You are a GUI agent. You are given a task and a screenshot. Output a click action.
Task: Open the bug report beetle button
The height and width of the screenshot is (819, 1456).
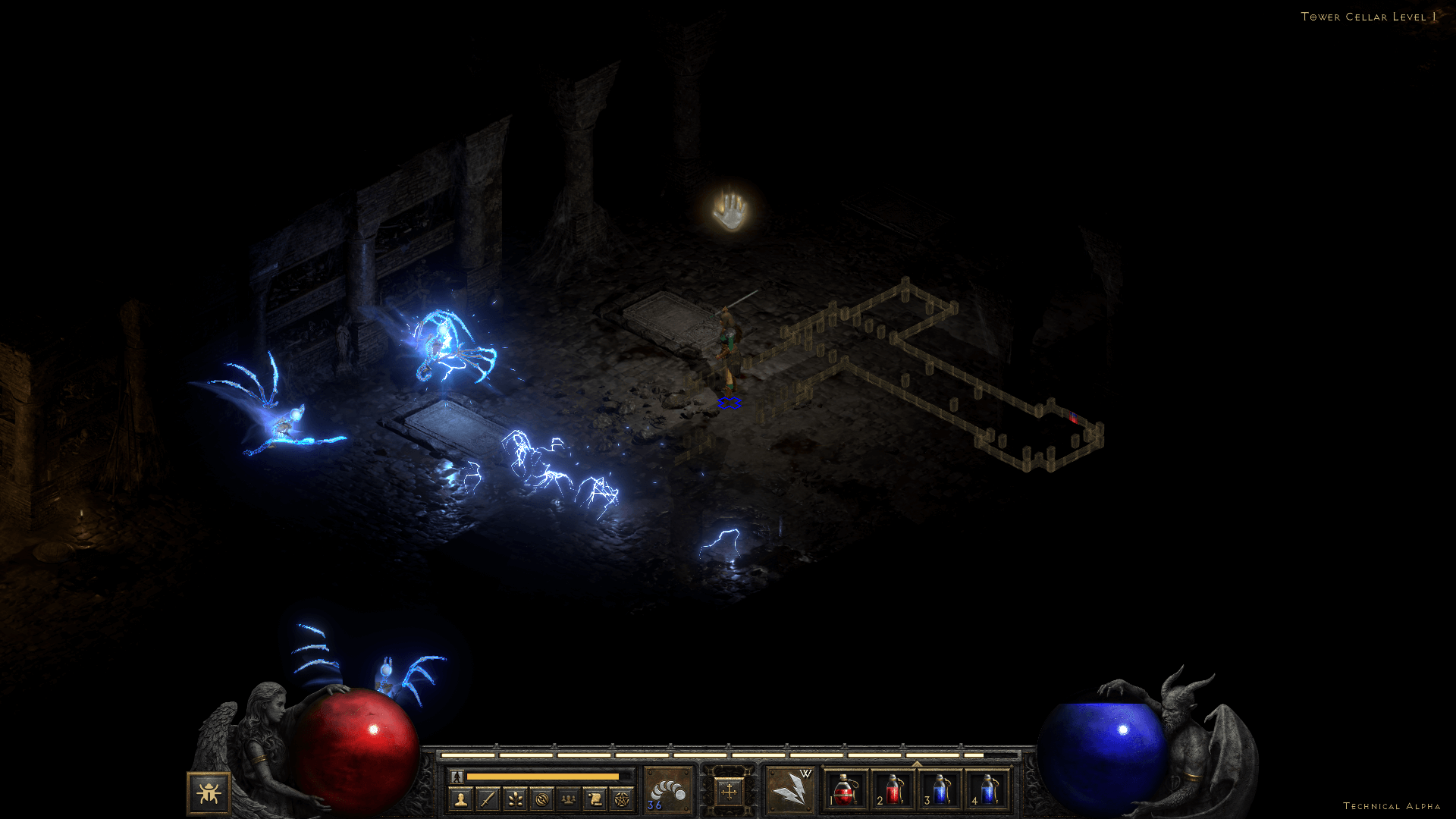pos(209,793)
